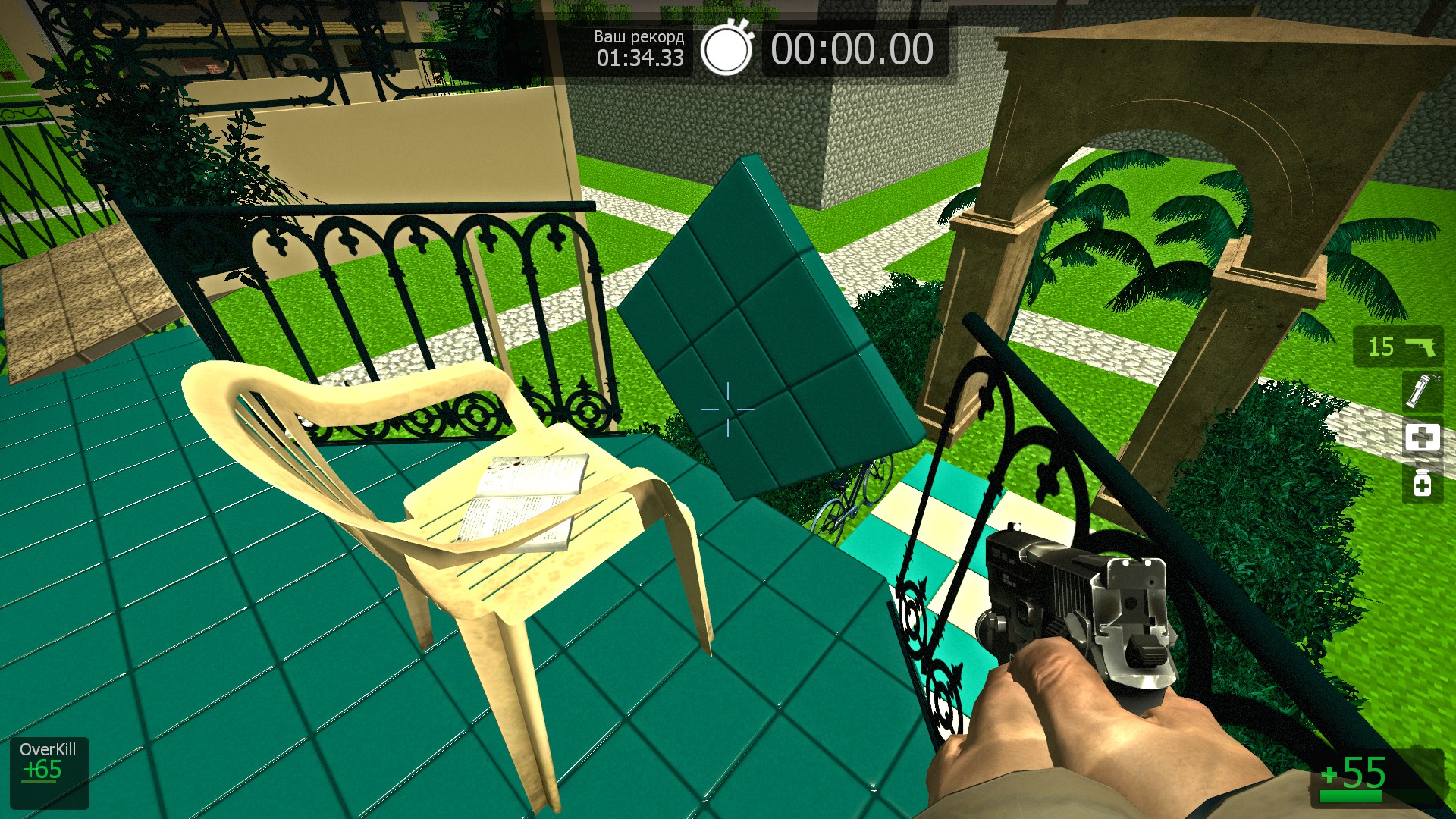
Task: Click the stopwatch icon beside the timer
Action: pos(726,49)
